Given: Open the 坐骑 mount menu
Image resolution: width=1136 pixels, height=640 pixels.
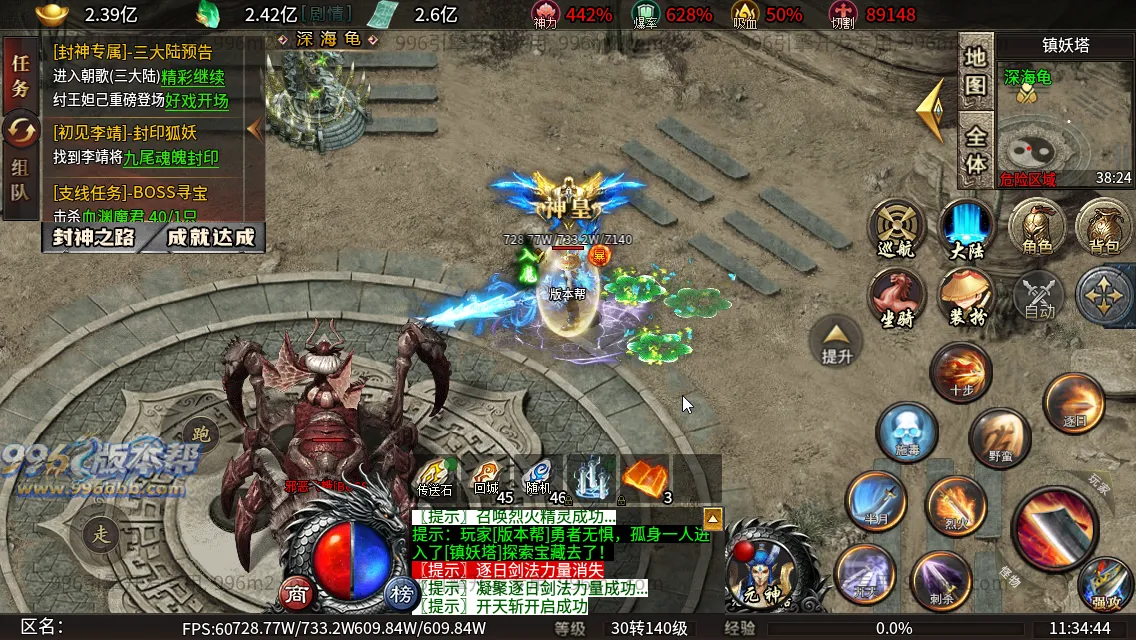Looking at the screenshot, I should click(x=895, y=298).
